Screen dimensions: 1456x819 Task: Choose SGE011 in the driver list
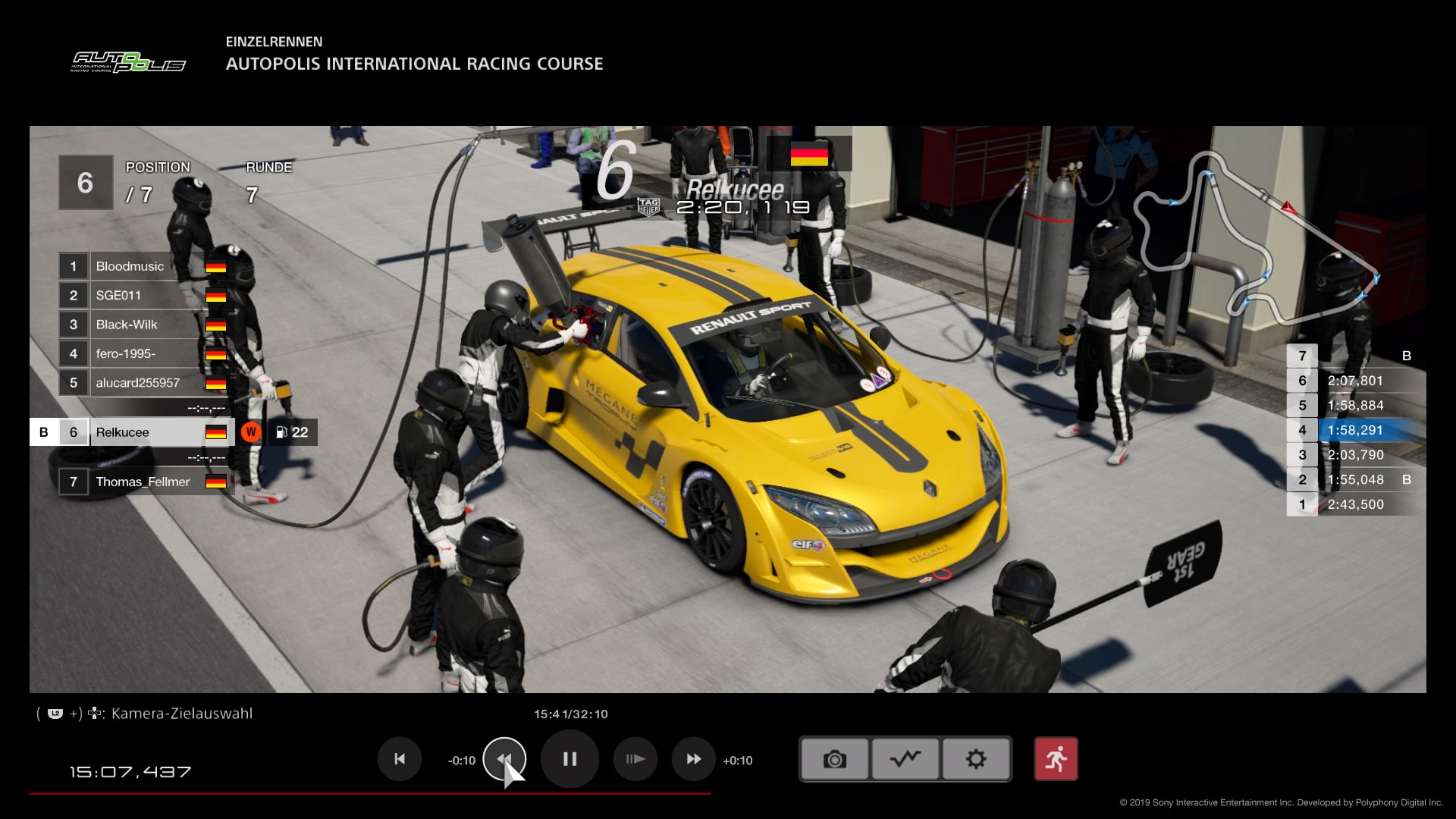pyautogui.click(x=144, y=296)
